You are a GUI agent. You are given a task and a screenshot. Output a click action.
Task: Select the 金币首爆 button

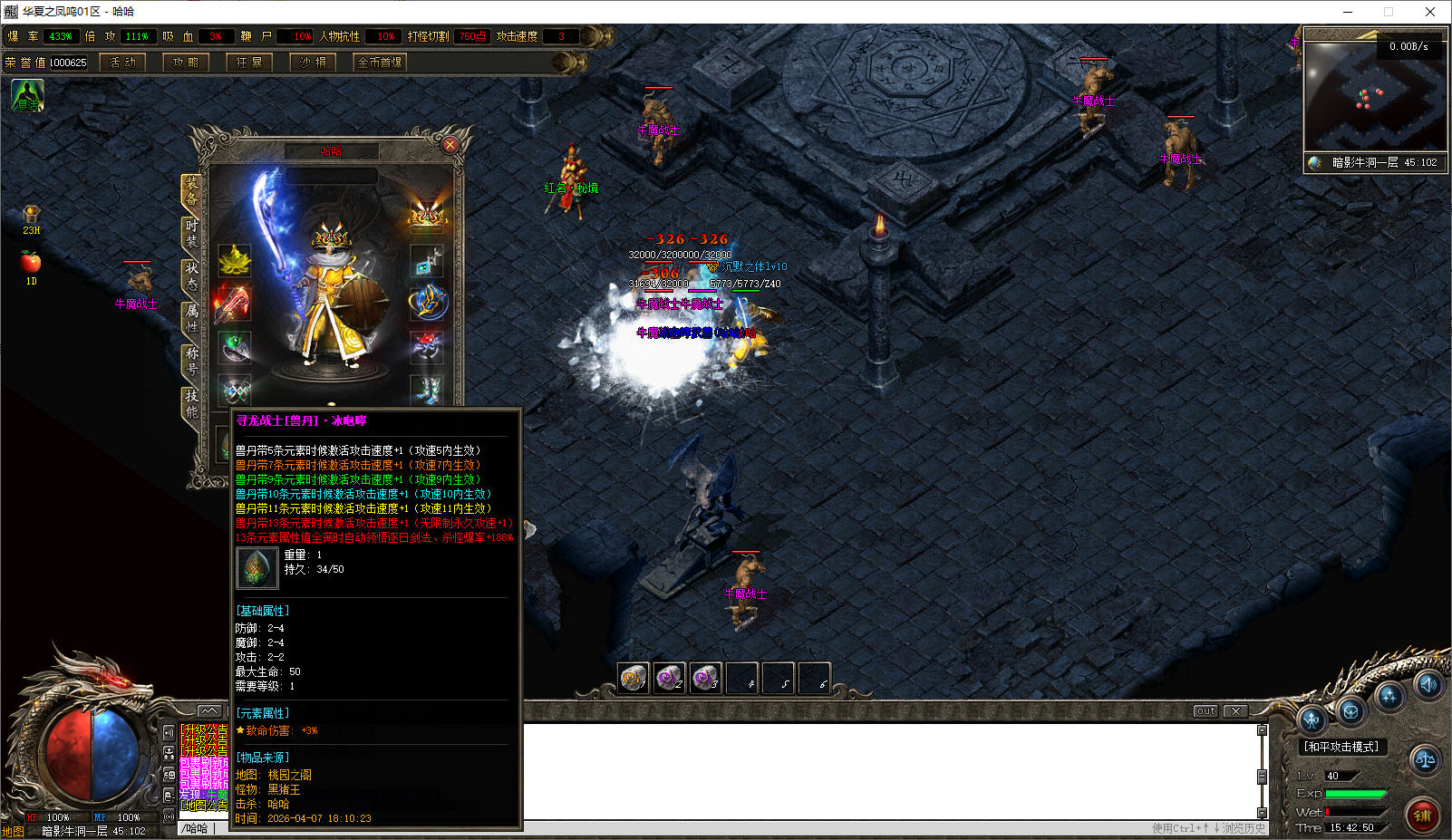coord(380,63)
